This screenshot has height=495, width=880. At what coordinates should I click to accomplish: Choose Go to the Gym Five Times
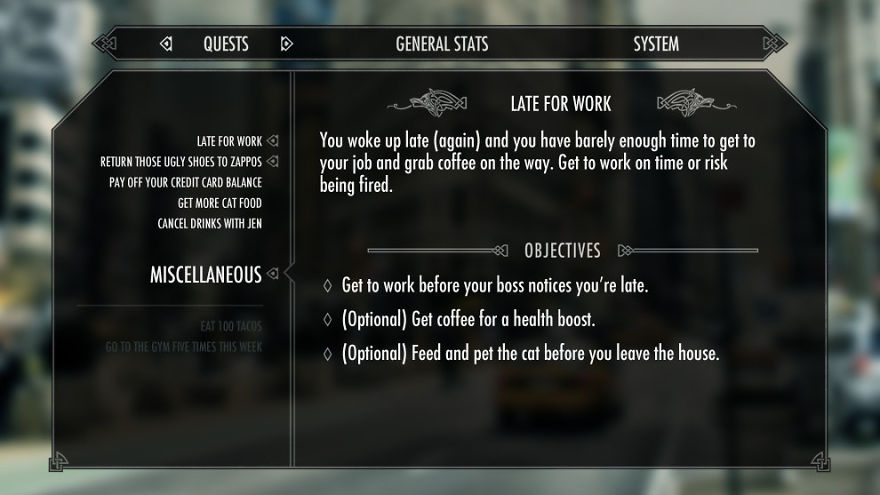(183, 347)
